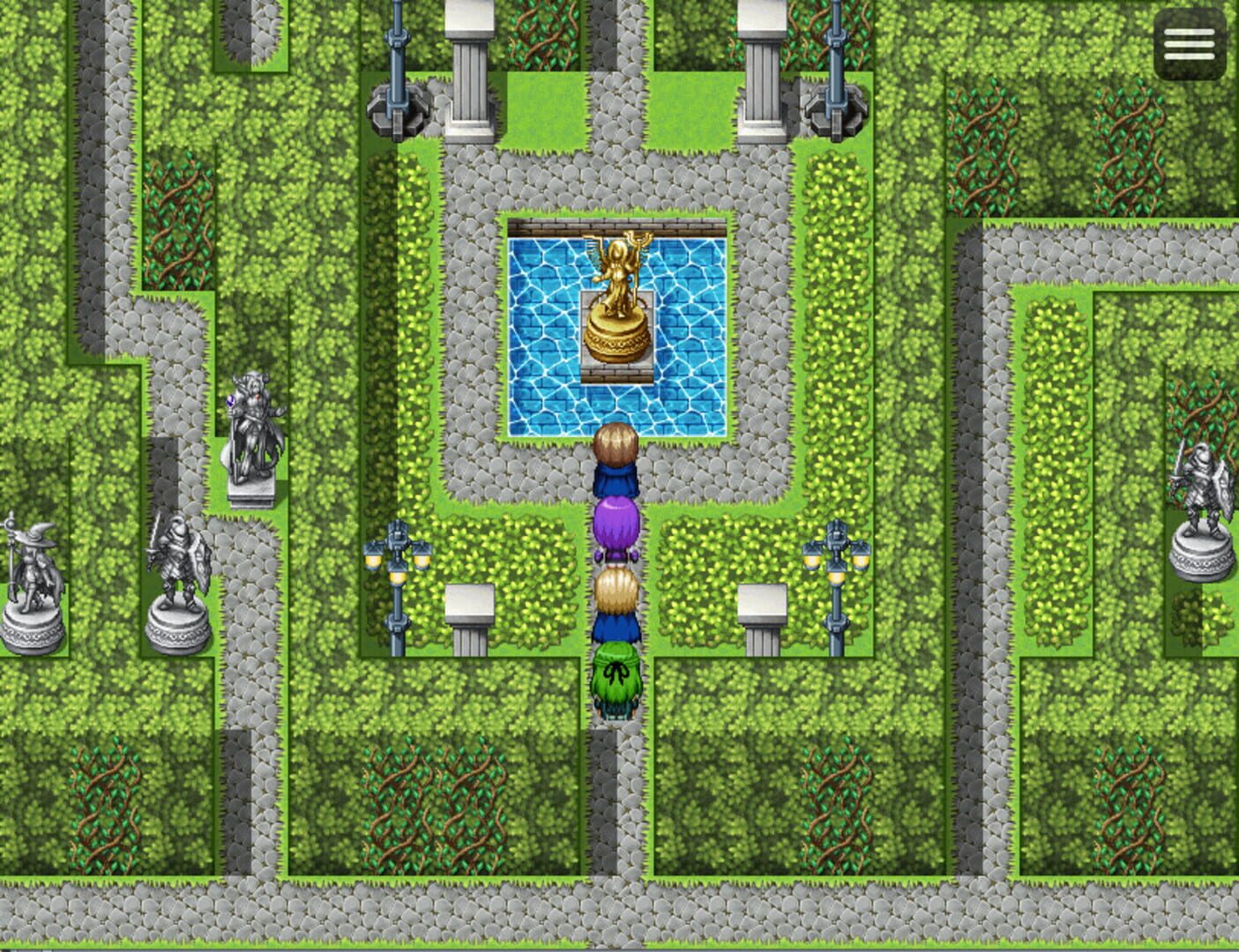Select the left double lamp post near the hedges
Image resolution: width=1239 pixels, height=952 pixels.
click(399, 573)
